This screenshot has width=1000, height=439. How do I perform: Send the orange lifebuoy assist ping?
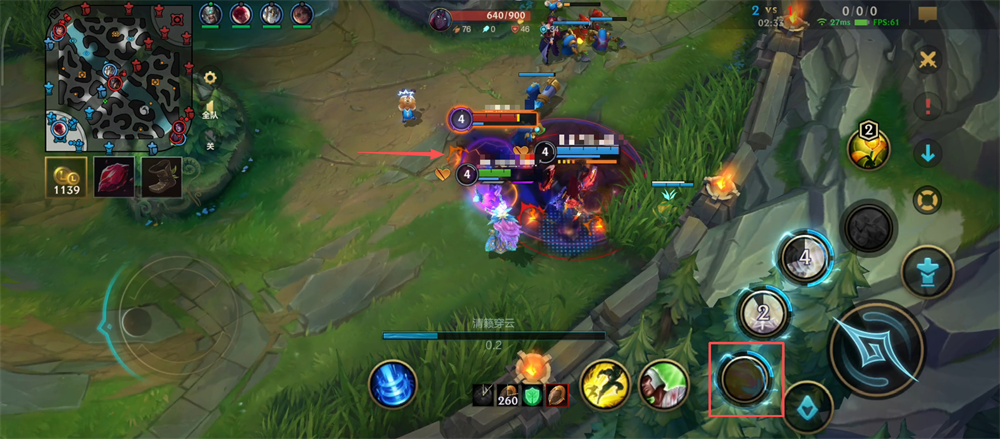[929, 199]
